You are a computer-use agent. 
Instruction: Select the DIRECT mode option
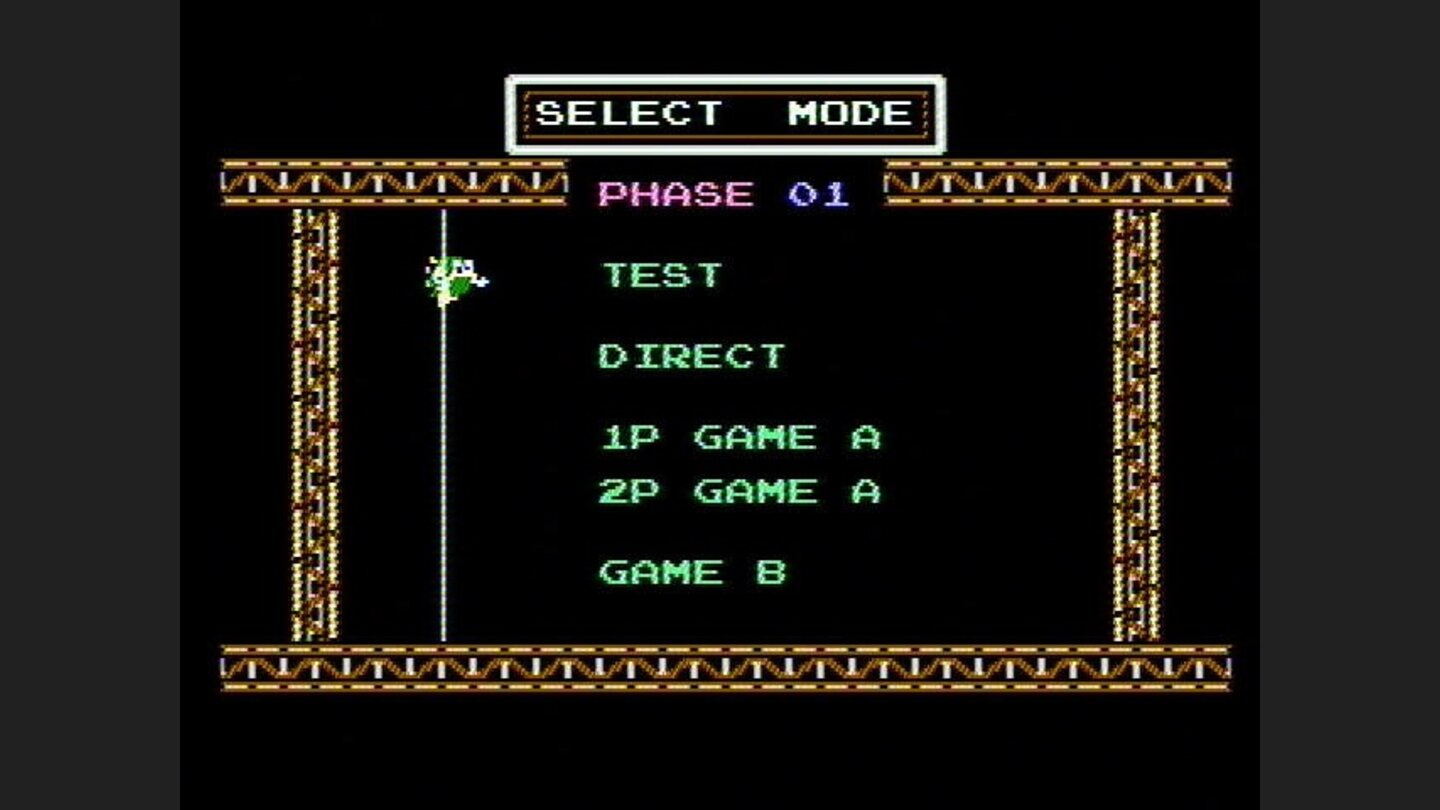pos(691,354)
